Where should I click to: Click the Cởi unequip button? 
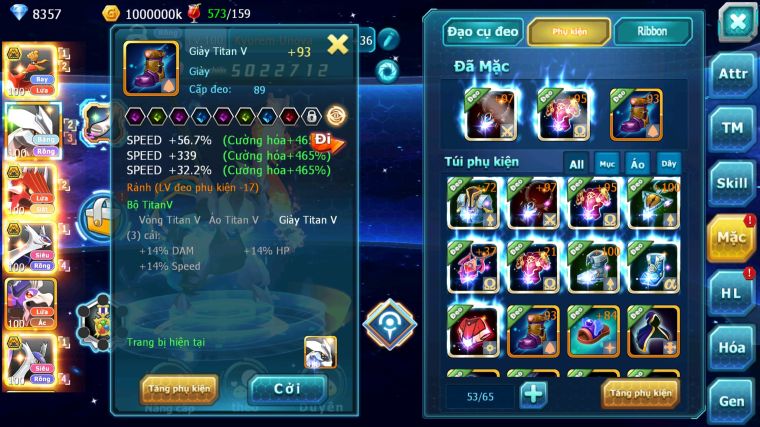coord(287,388)
